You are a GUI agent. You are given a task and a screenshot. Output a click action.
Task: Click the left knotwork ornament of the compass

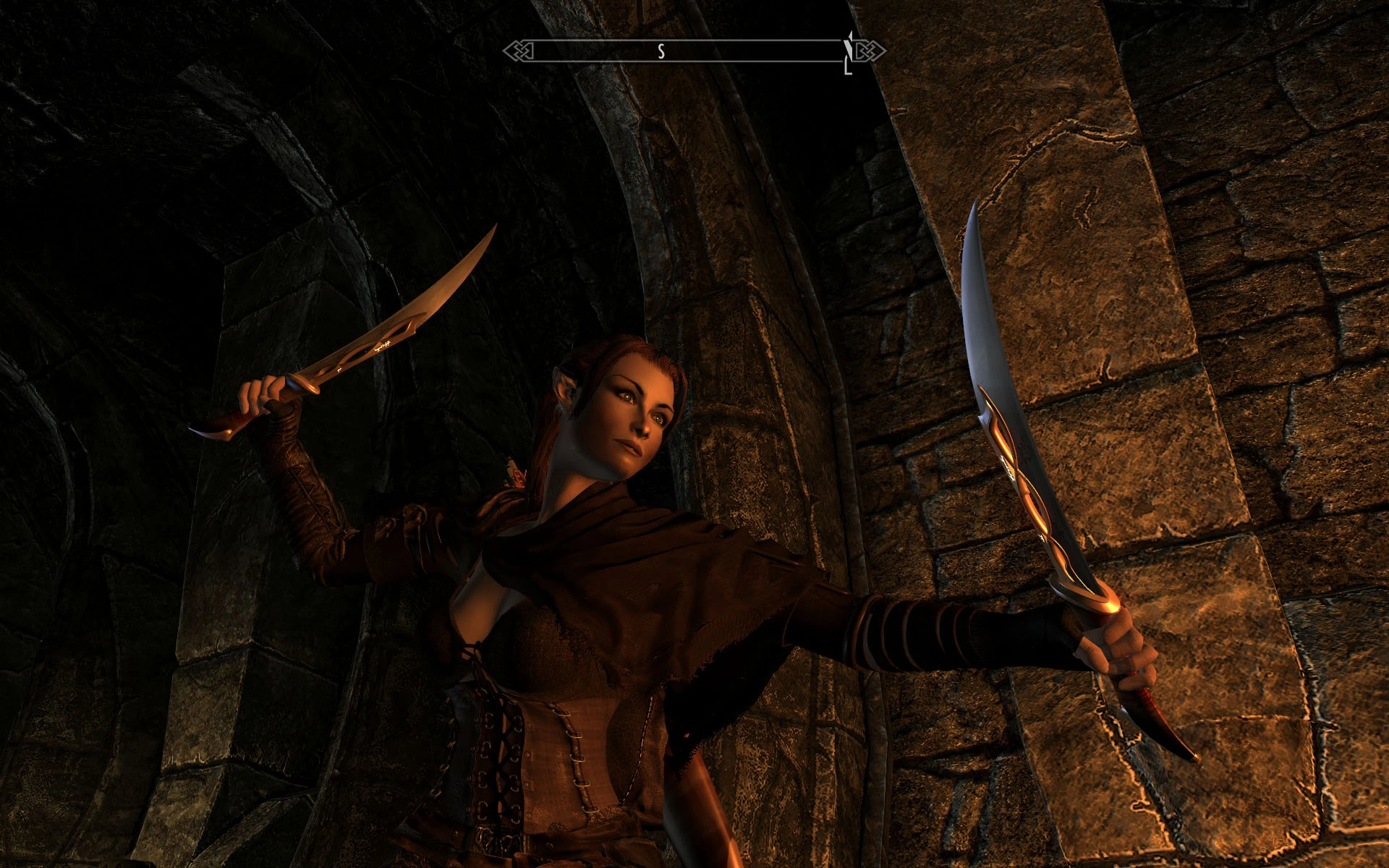tap(519, 51)
